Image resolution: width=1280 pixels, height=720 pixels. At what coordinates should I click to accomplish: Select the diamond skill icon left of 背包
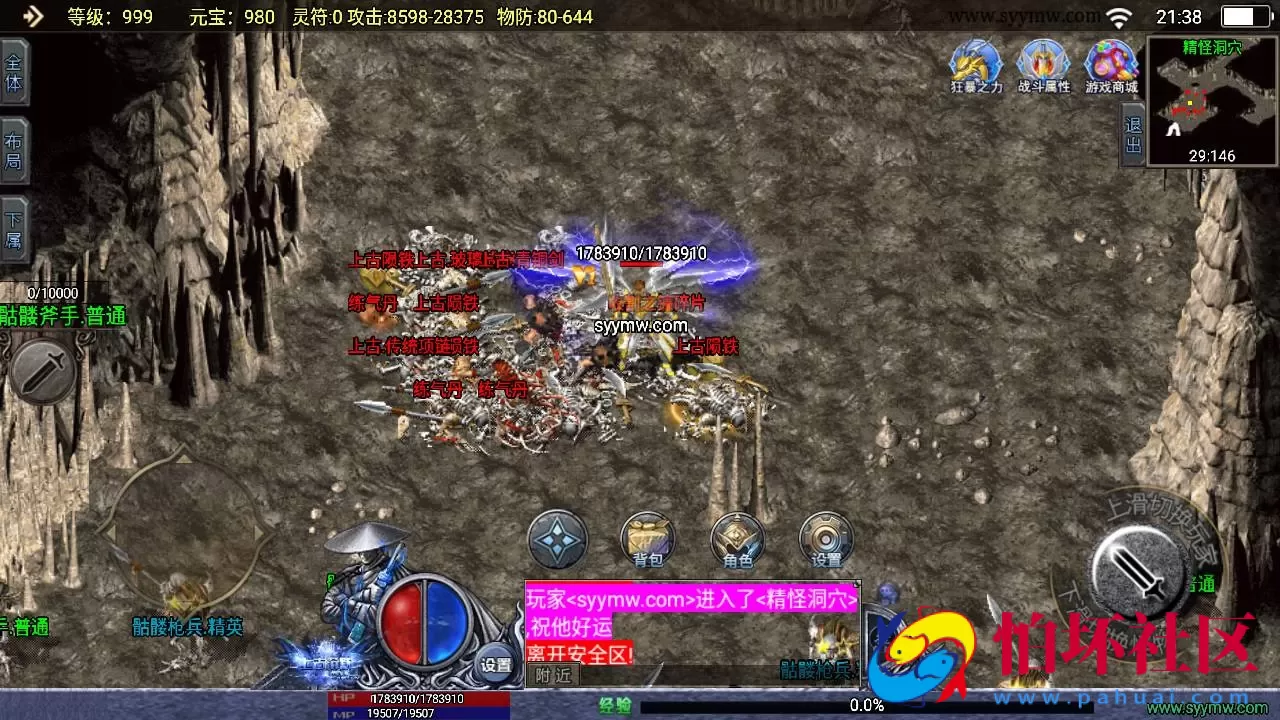pos(557,540)
